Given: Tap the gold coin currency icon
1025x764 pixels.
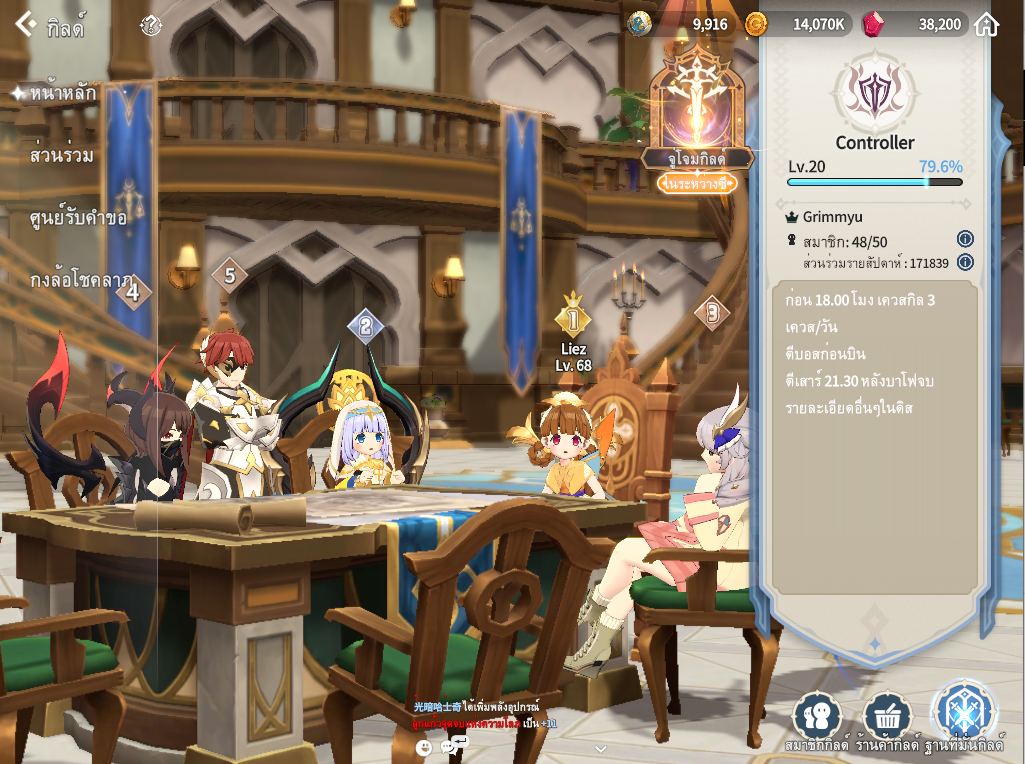Looking at the screenshot, I should tap(756, 24).
